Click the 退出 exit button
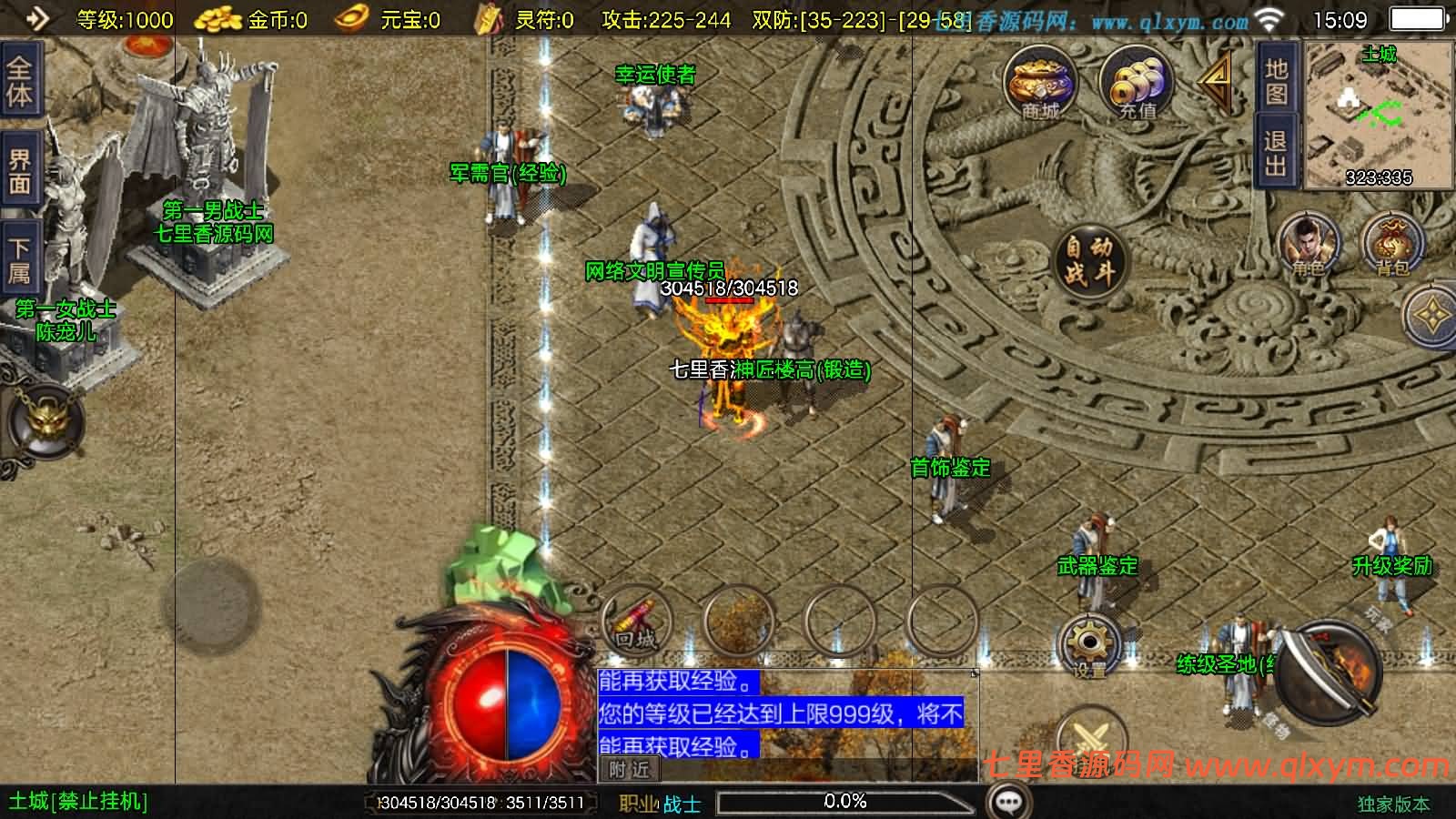The image size is (1456, 819). coord(1276,152)
